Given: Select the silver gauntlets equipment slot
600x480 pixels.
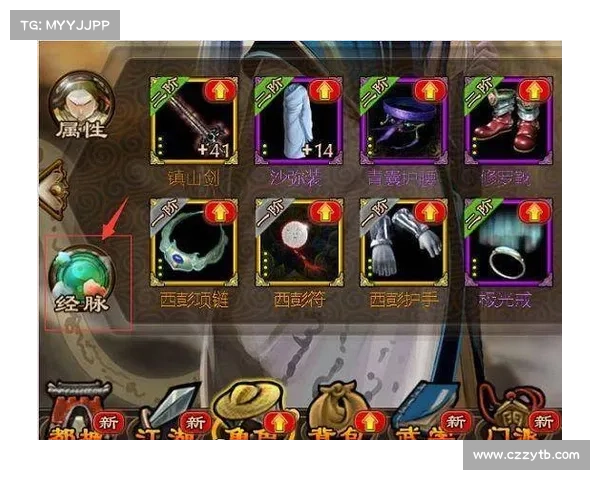Looking at the screenshot, I should point(402,242).
